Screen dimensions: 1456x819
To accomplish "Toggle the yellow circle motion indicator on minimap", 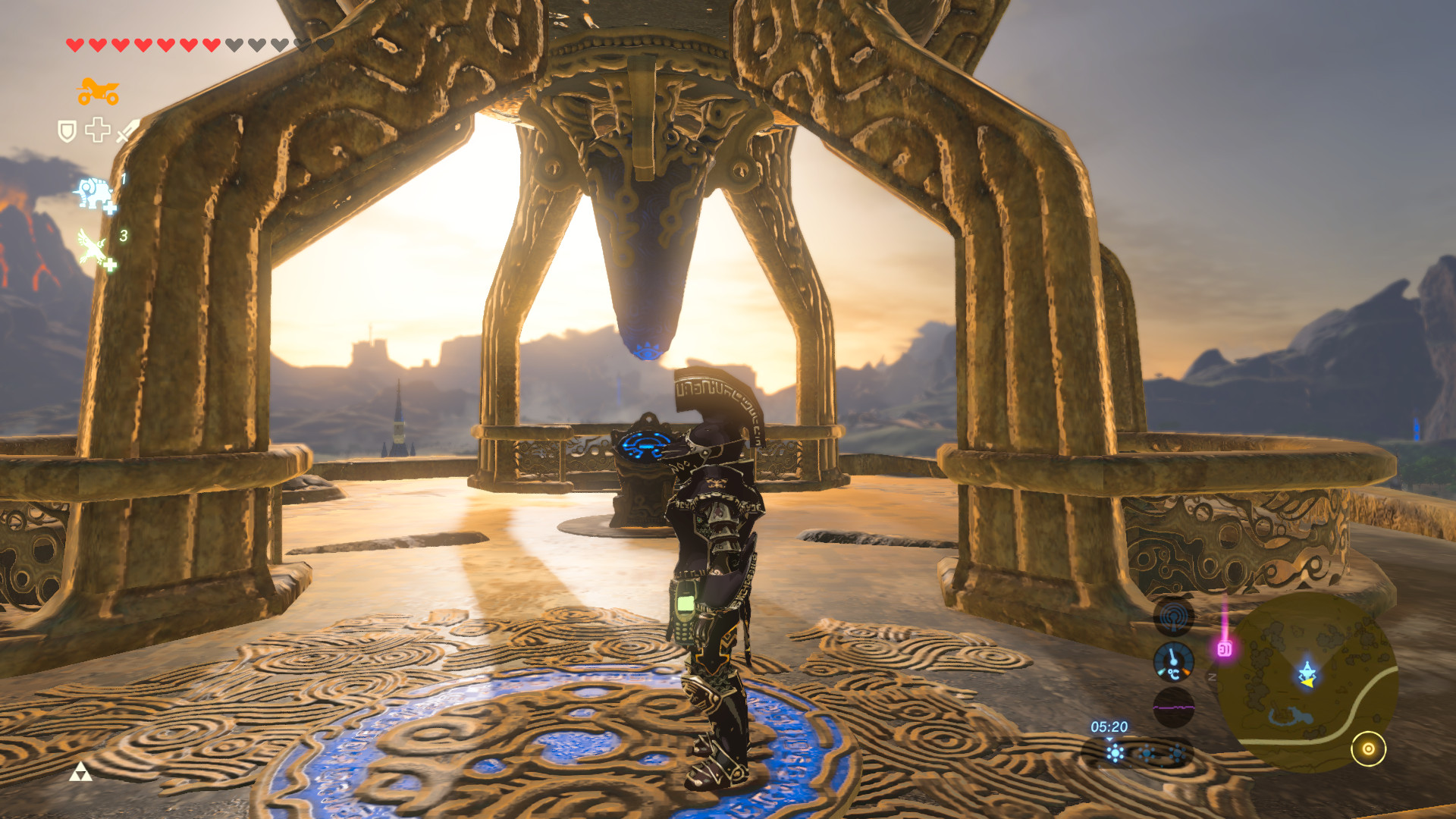I will point(1370,748).
